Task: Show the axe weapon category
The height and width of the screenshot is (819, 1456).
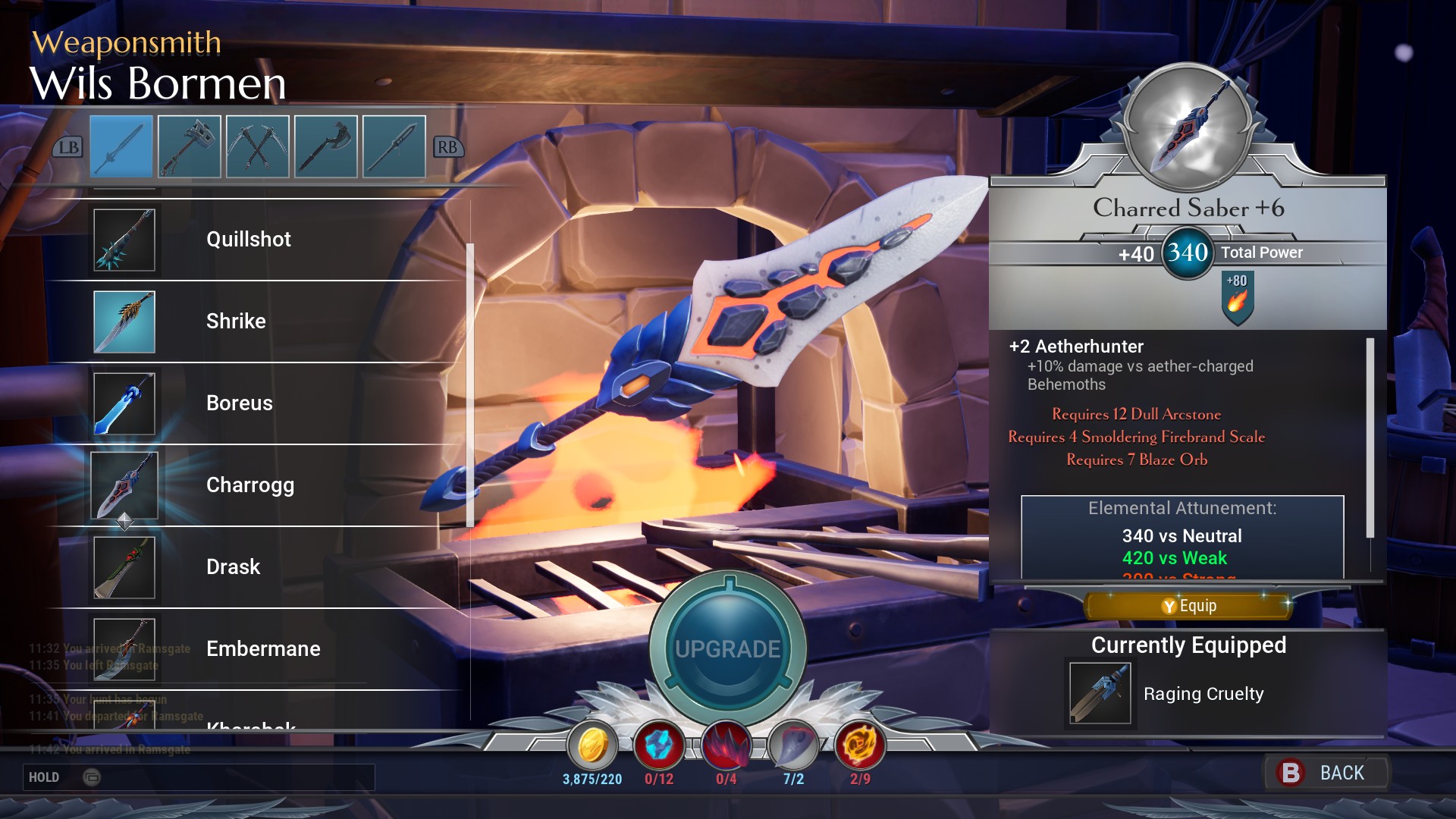Action: coord(326,146)
